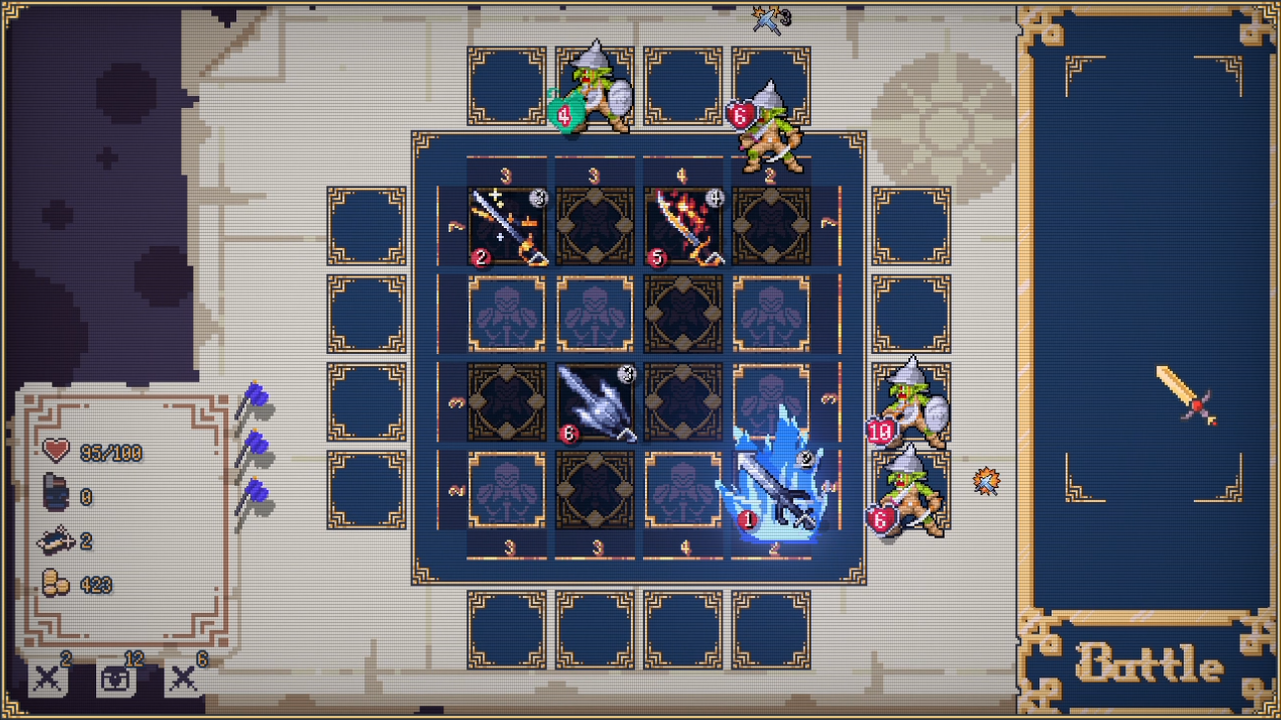
Task: Select the flaming sword tile on the grid
Action: coord(683,225)
